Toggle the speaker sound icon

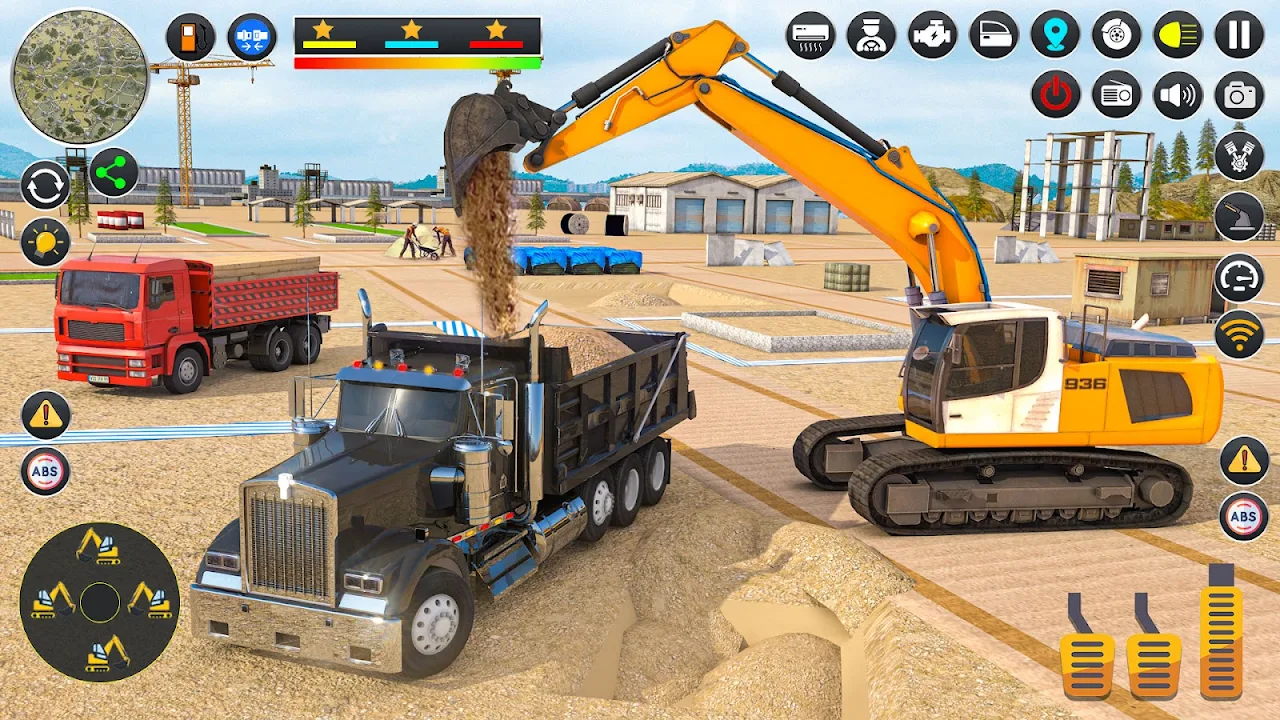1178,95
